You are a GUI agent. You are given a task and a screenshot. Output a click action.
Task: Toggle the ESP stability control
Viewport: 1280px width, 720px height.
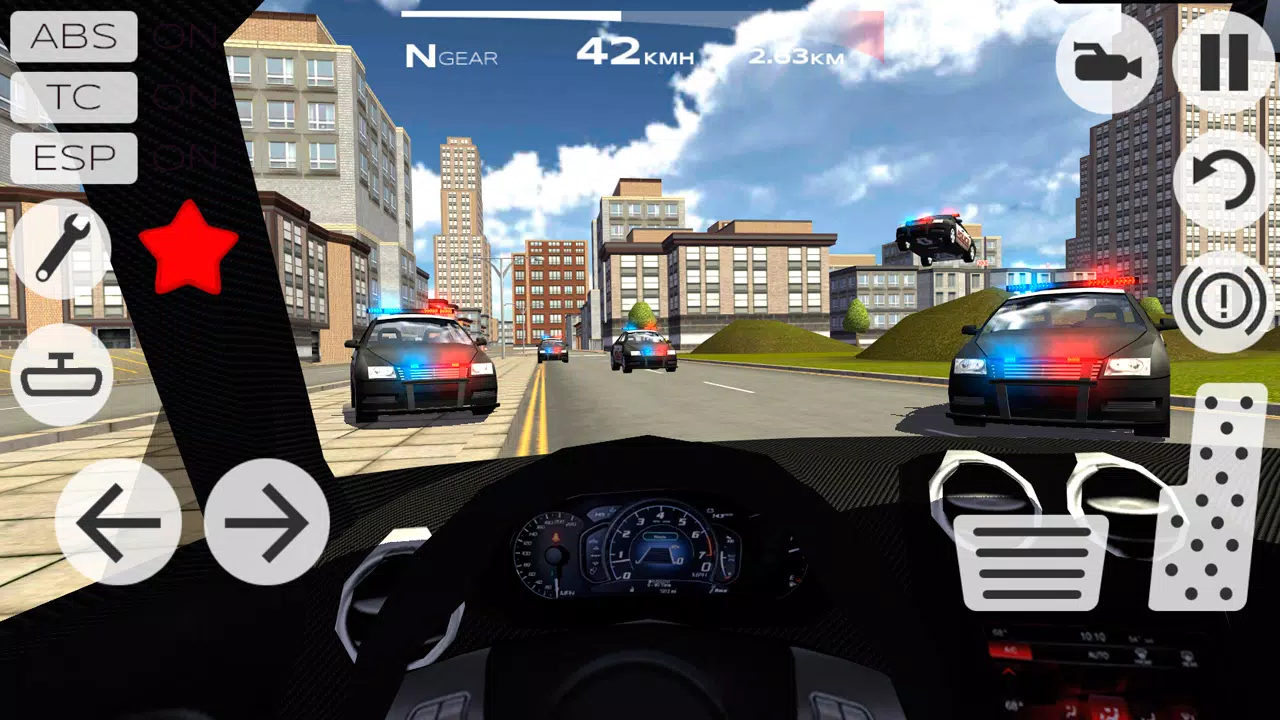tap(73, 157)
